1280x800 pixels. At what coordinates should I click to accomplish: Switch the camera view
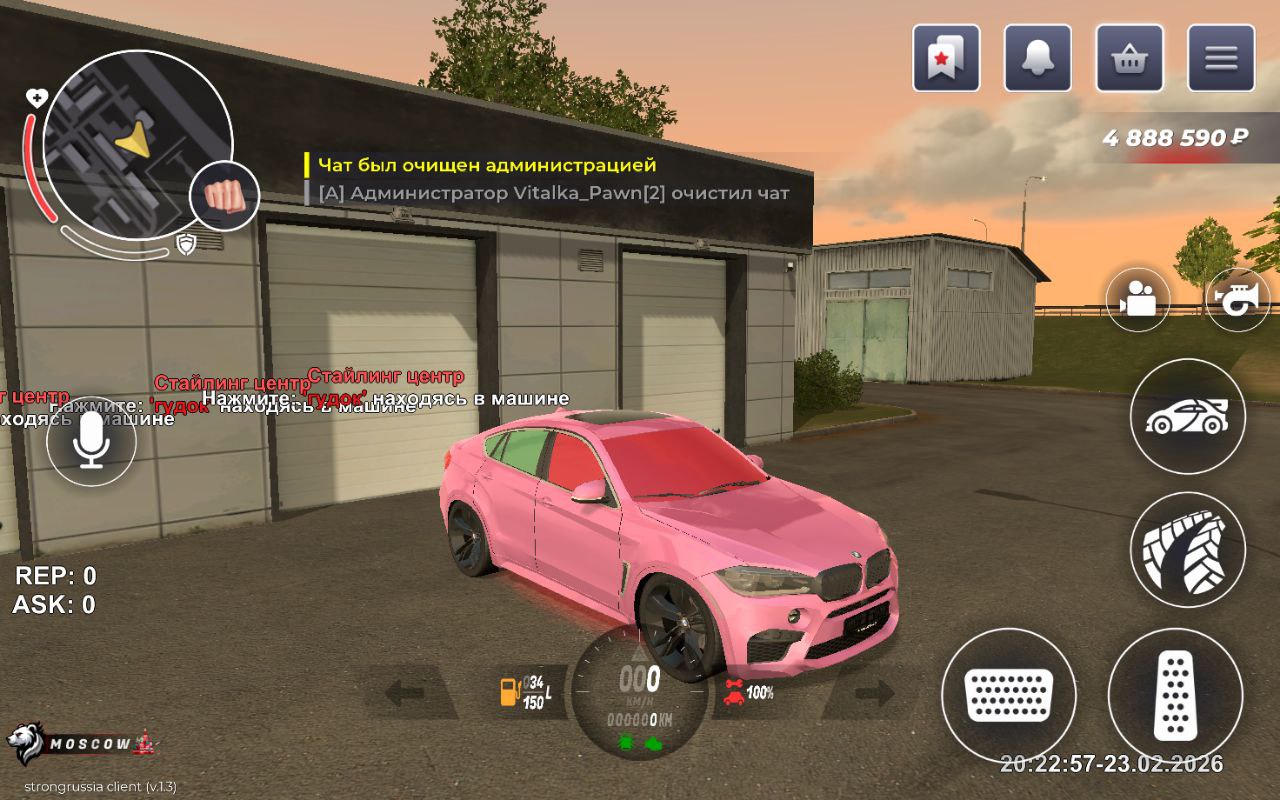click(x=1138, y=299)
